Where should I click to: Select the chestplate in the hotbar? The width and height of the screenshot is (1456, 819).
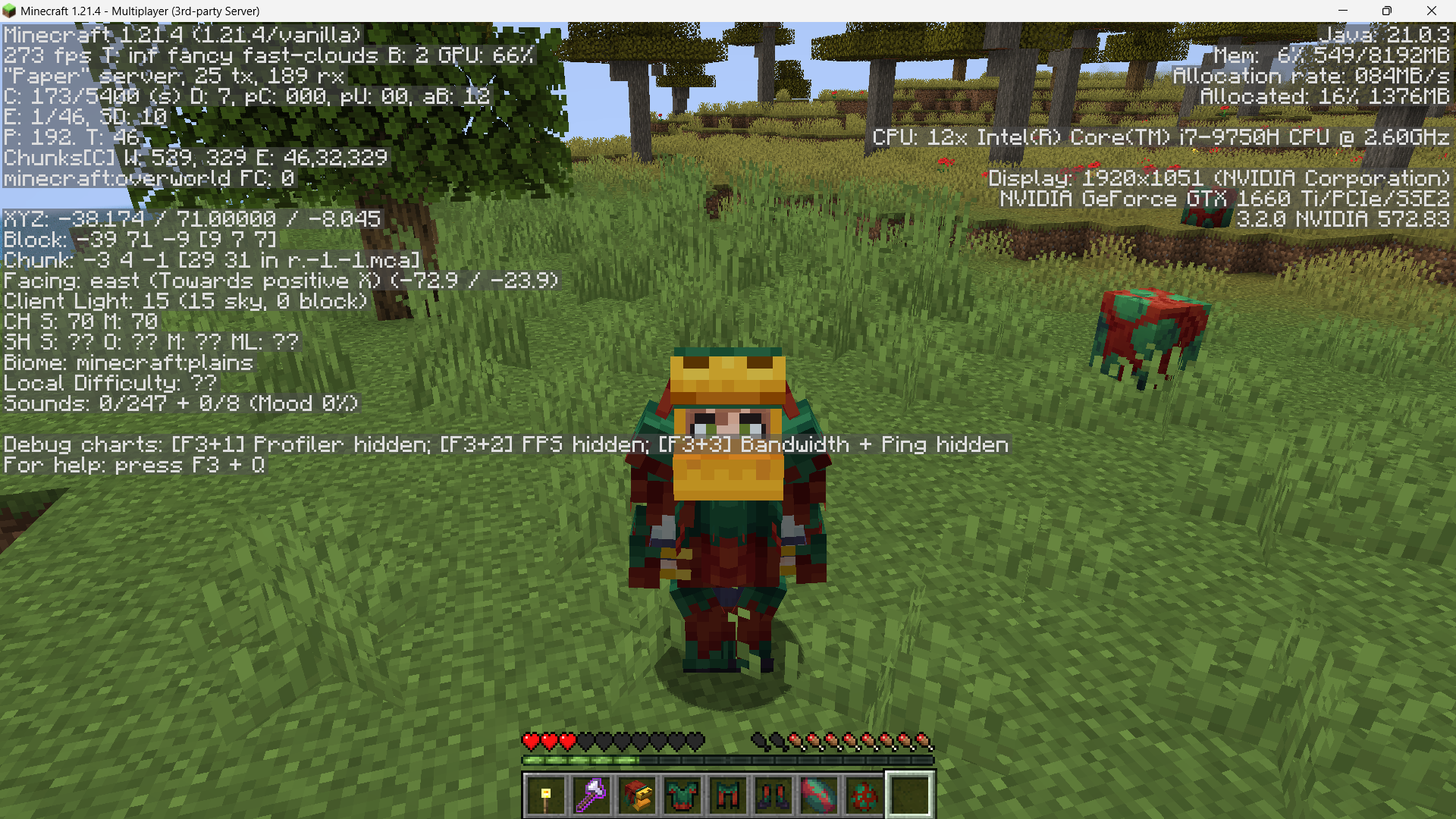(x=683, y=794)
